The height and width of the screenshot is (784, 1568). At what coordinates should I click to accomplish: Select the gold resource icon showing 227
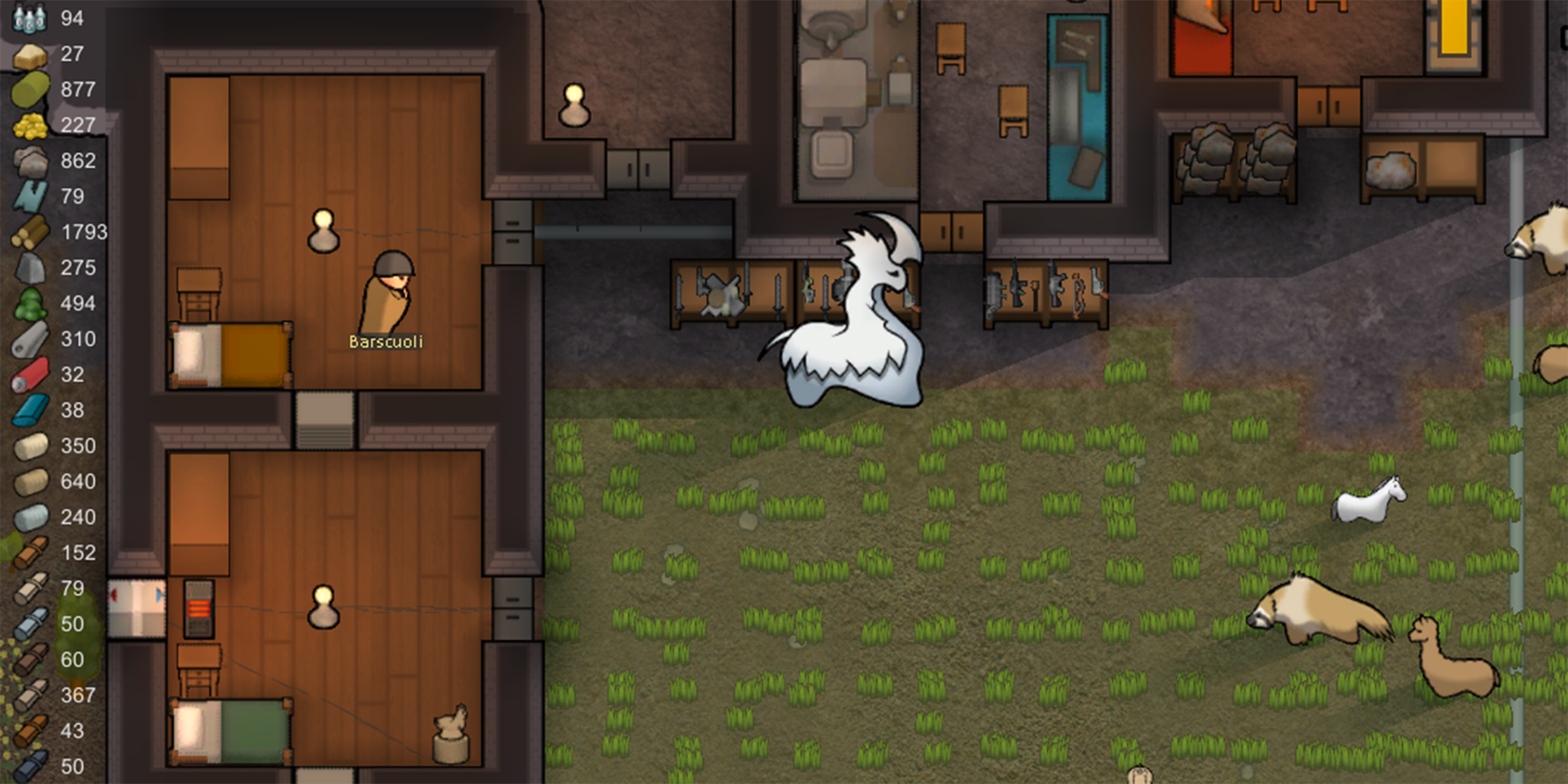(29, 124)
